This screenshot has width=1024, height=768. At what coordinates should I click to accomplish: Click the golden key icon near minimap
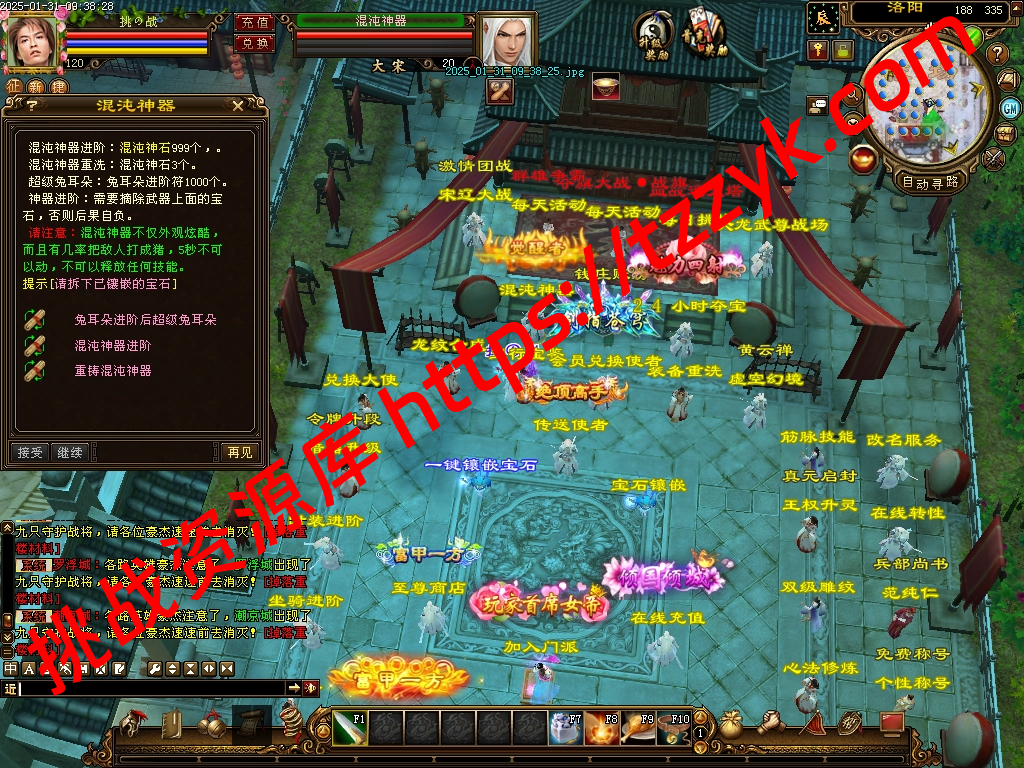pyautogui.click(x=818, y=49)
